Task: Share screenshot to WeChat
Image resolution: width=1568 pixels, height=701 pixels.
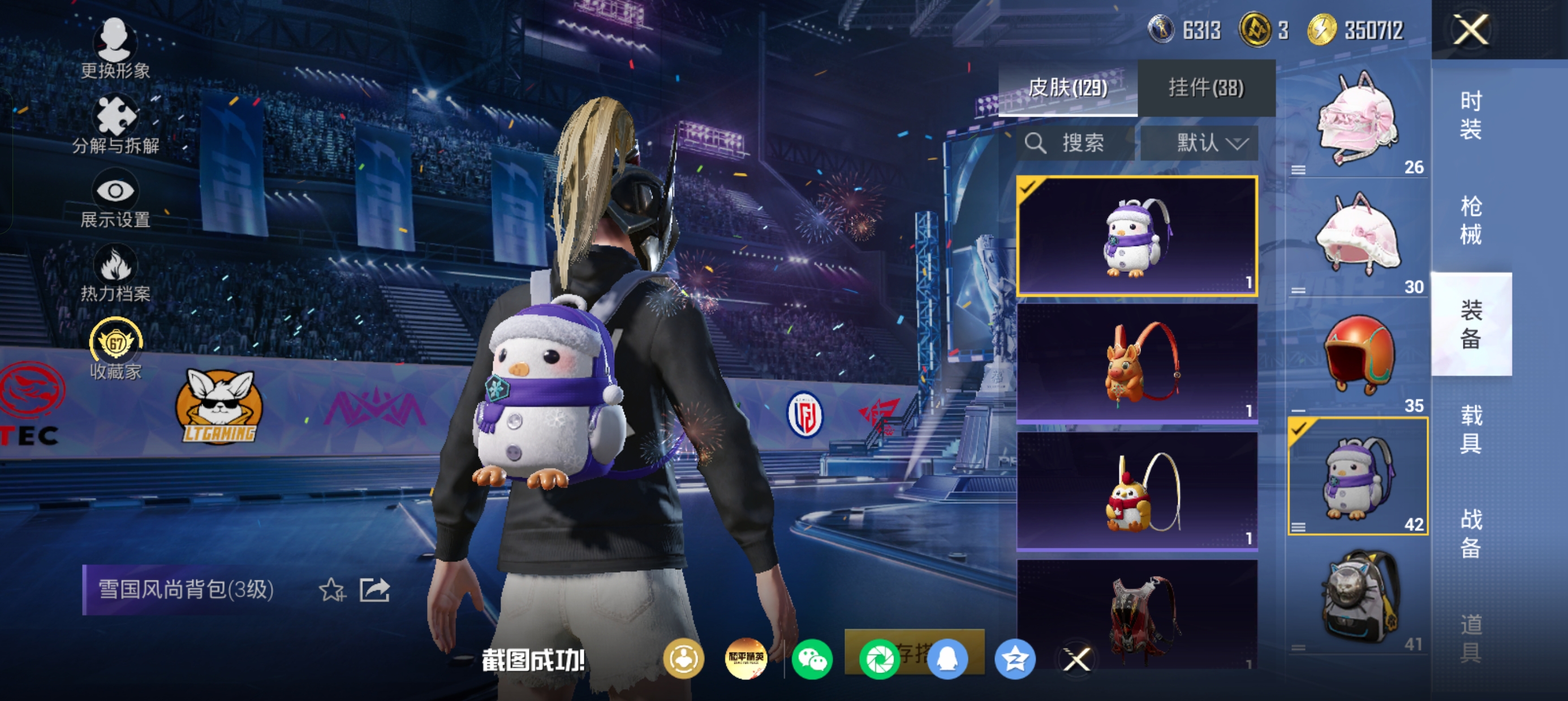Action: tap(812, 659)
